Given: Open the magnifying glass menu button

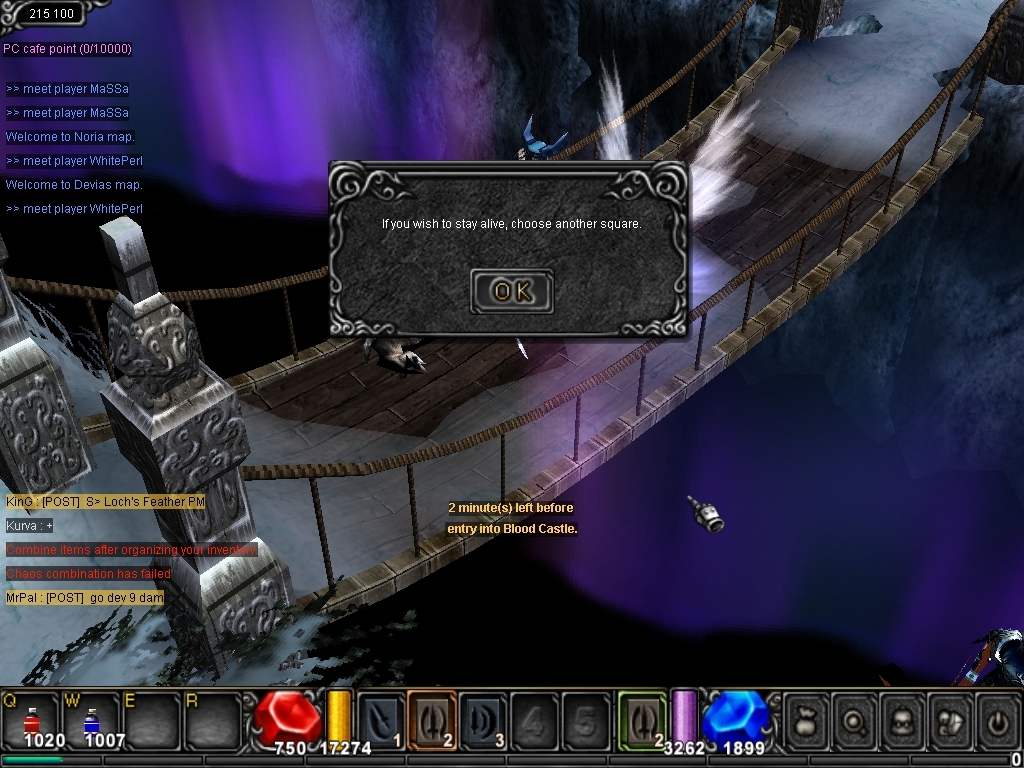Looking at the screenshot, I should (856, 720).
